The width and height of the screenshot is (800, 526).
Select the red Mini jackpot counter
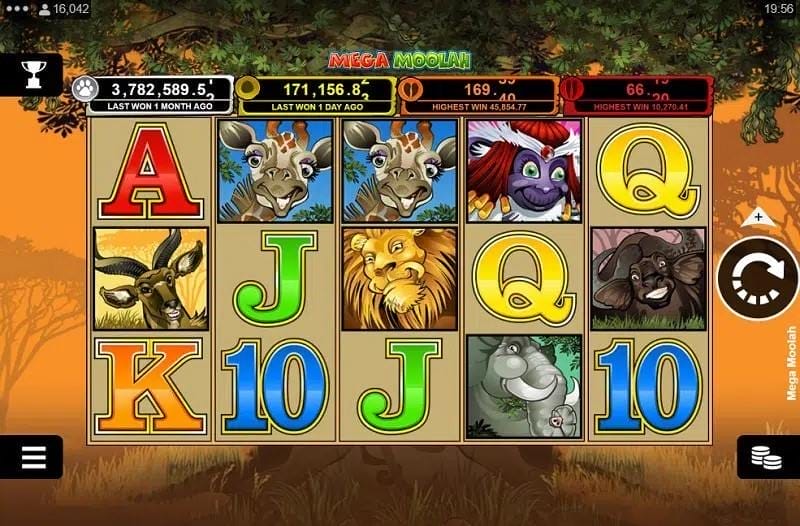[x=636, y=96]
